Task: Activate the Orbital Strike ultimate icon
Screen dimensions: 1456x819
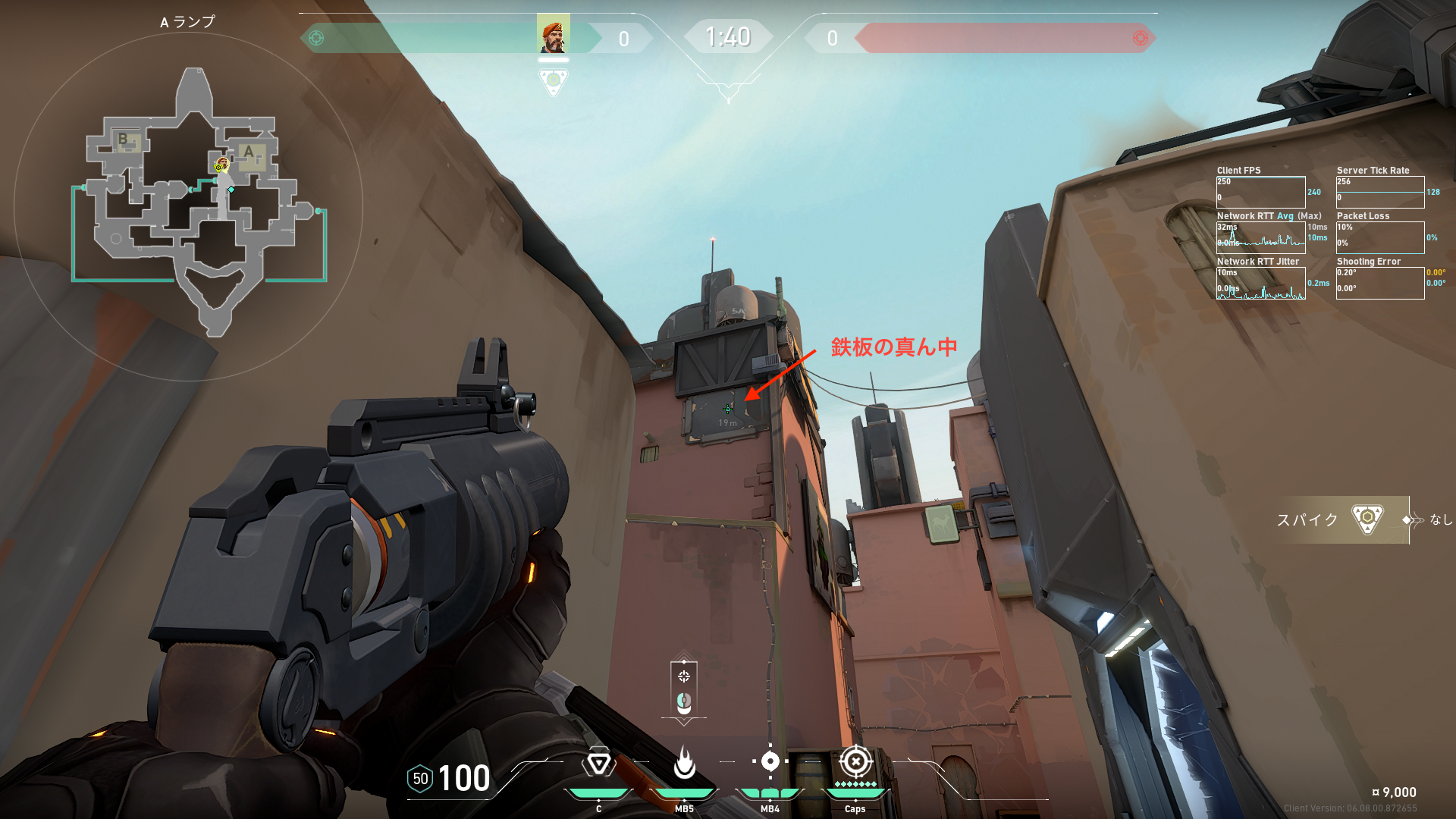Action: click(x=855, y=761)
